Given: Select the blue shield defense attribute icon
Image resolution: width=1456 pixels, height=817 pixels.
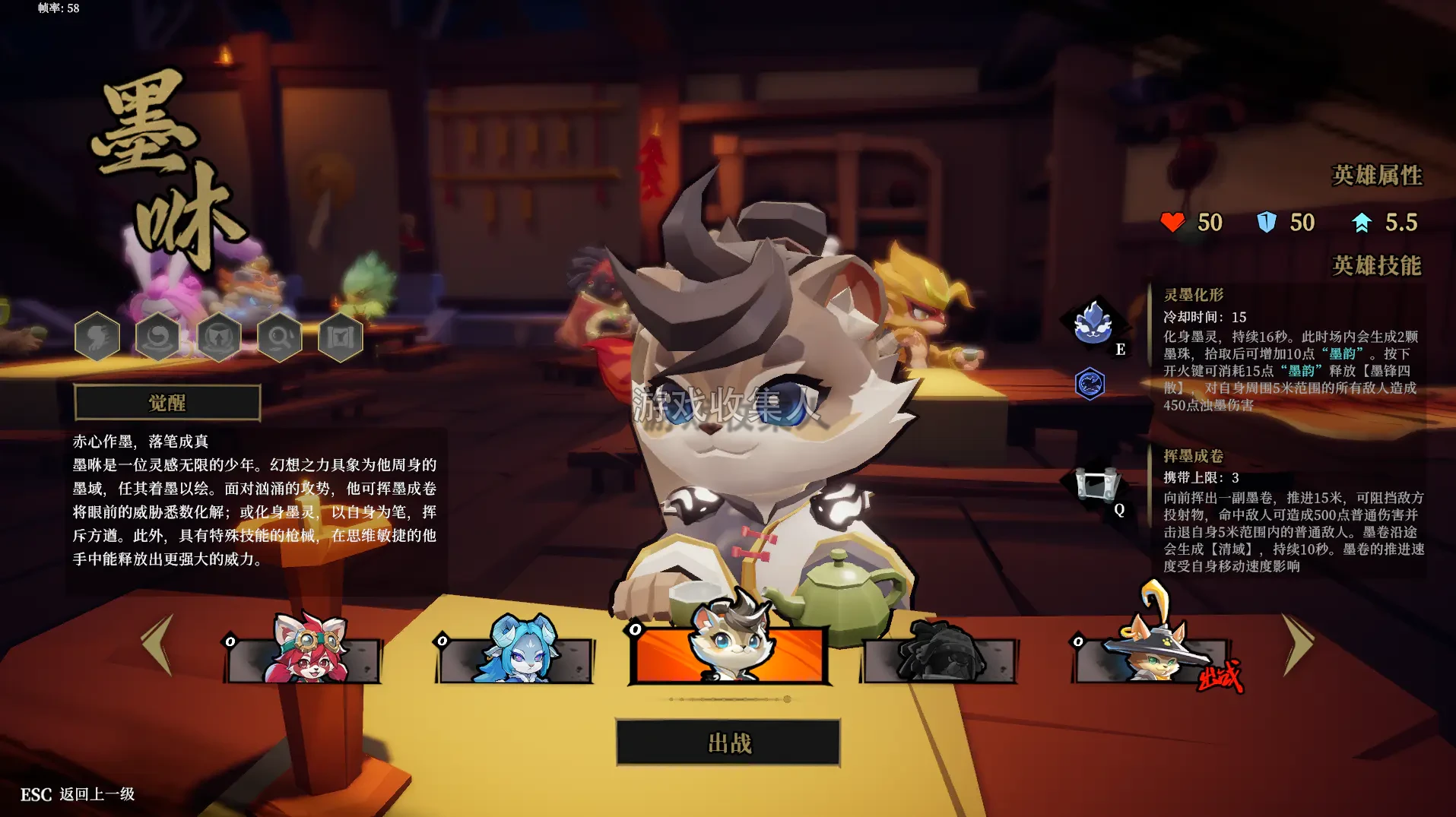Looking at the screenshot, I should 1264,222.
